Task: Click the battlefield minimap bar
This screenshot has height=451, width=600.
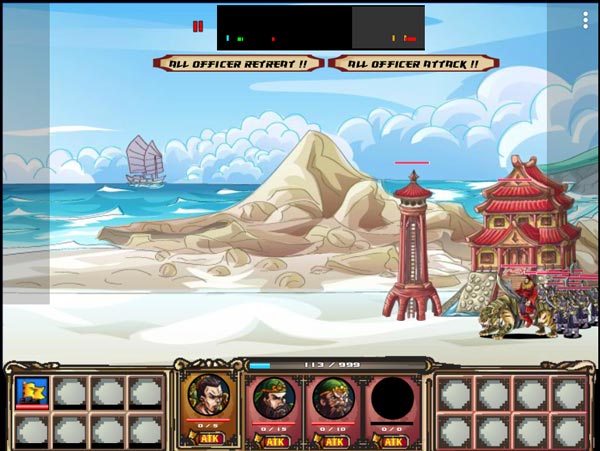Action: point(320,28)
